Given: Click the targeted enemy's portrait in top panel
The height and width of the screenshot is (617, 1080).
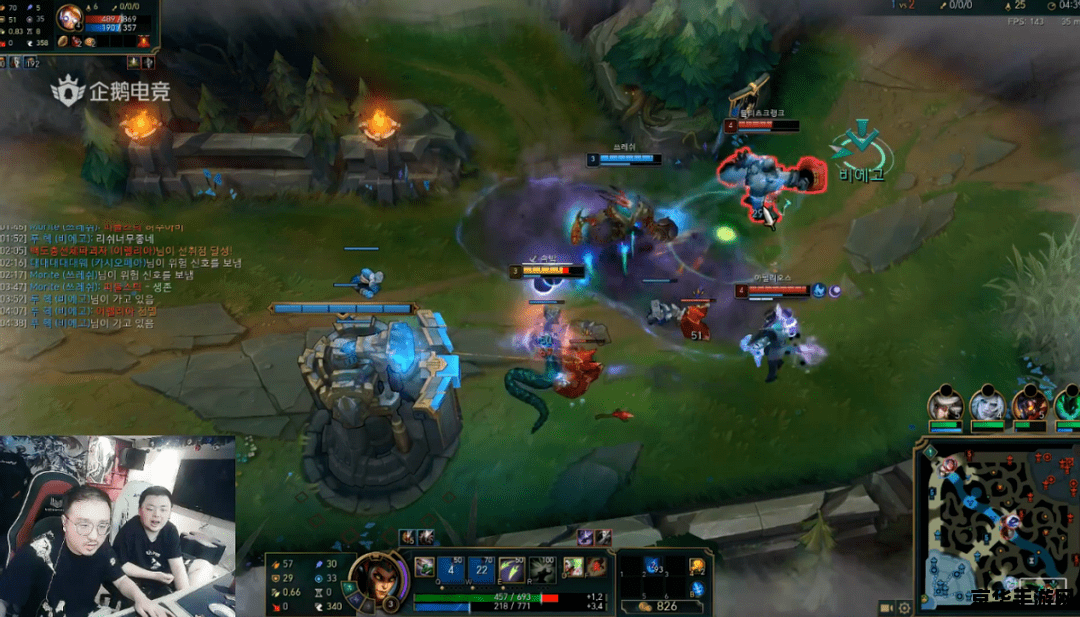Looking at the screenshot, I should click(x=70, y=17).
